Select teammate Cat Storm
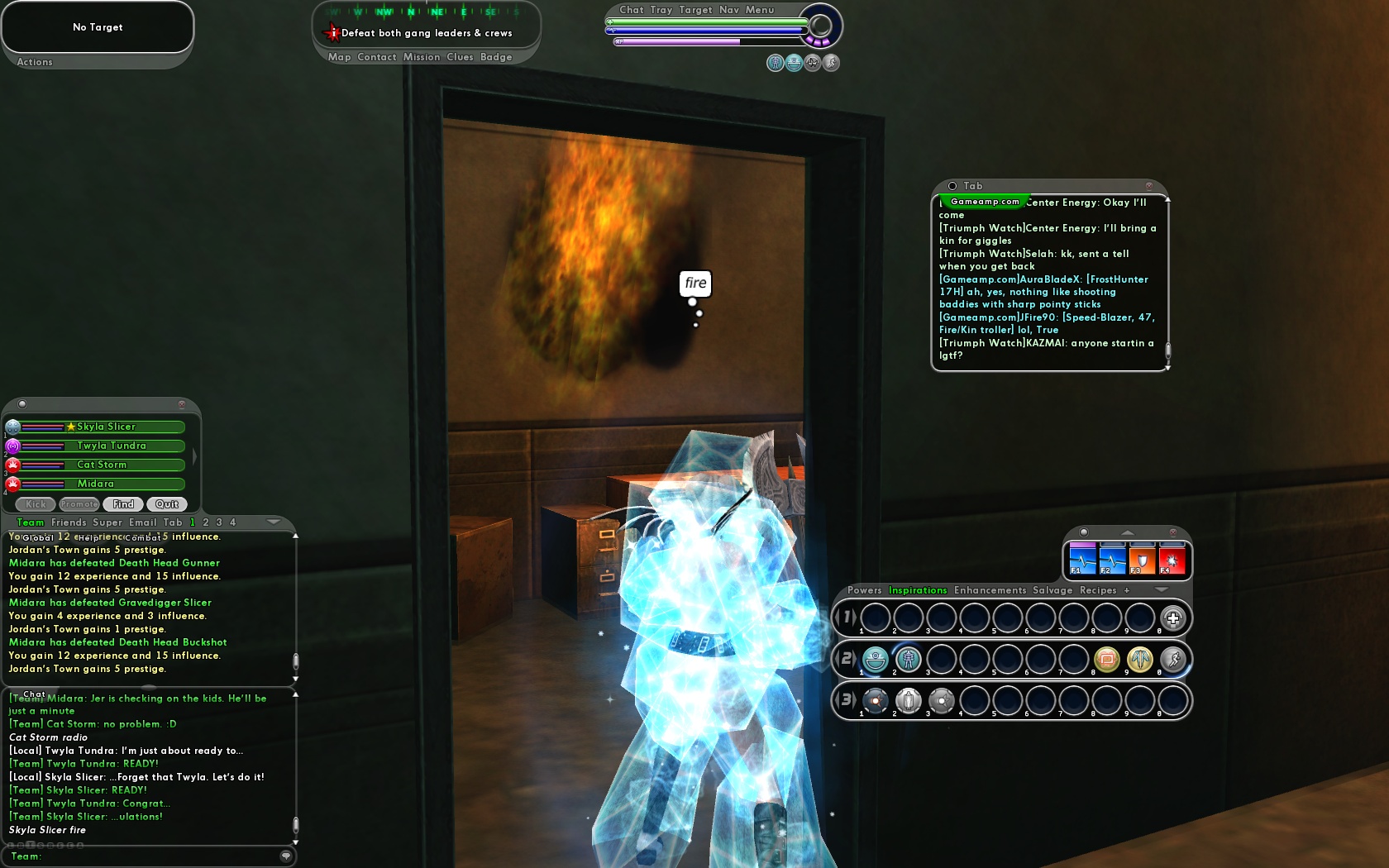Image resolution: width=1389 pixels, height=868 pixels. click(102, 465)
